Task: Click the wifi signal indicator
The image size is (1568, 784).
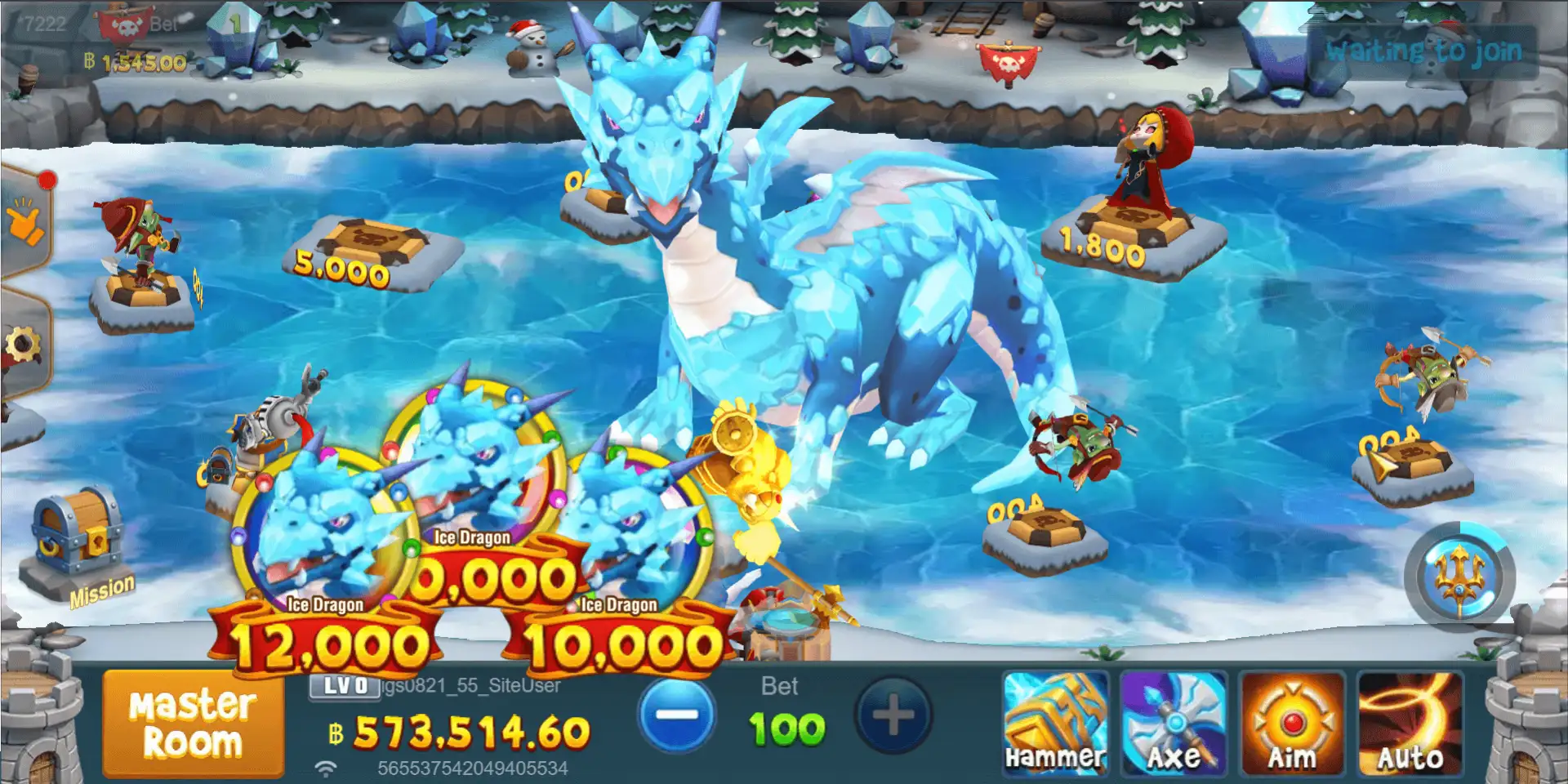Action: tap(326, 767)
